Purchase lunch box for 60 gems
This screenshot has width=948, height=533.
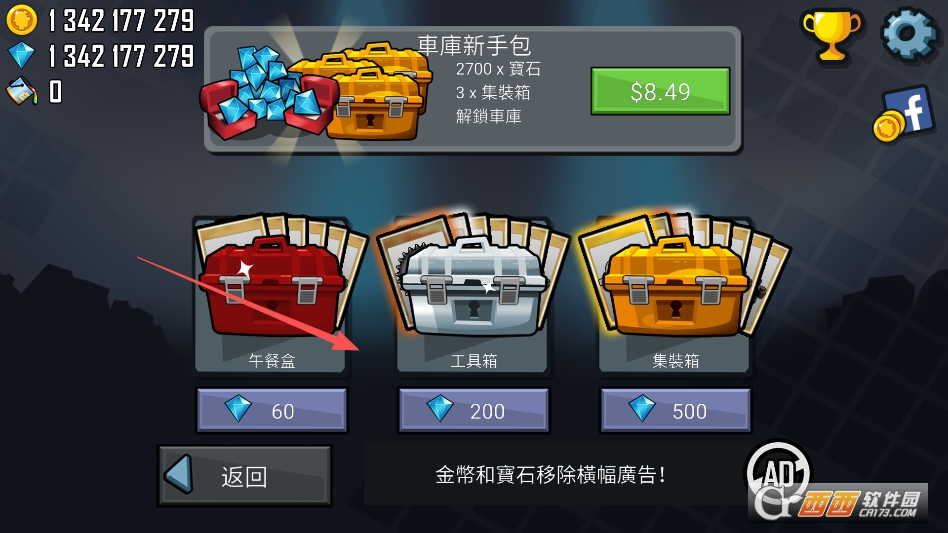click(272, 410)
